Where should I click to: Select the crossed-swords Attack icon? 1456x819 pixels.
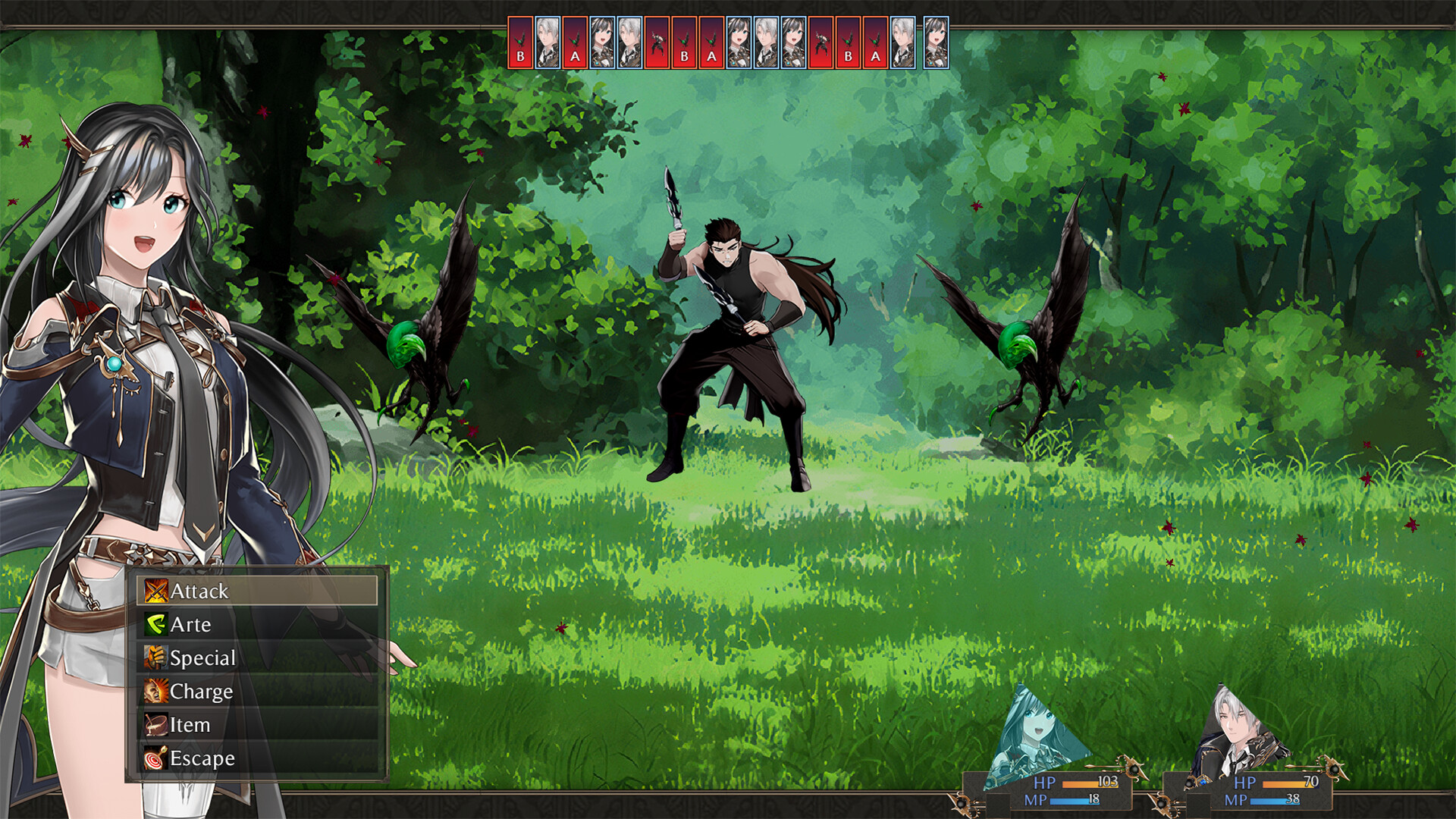(155, 591)
